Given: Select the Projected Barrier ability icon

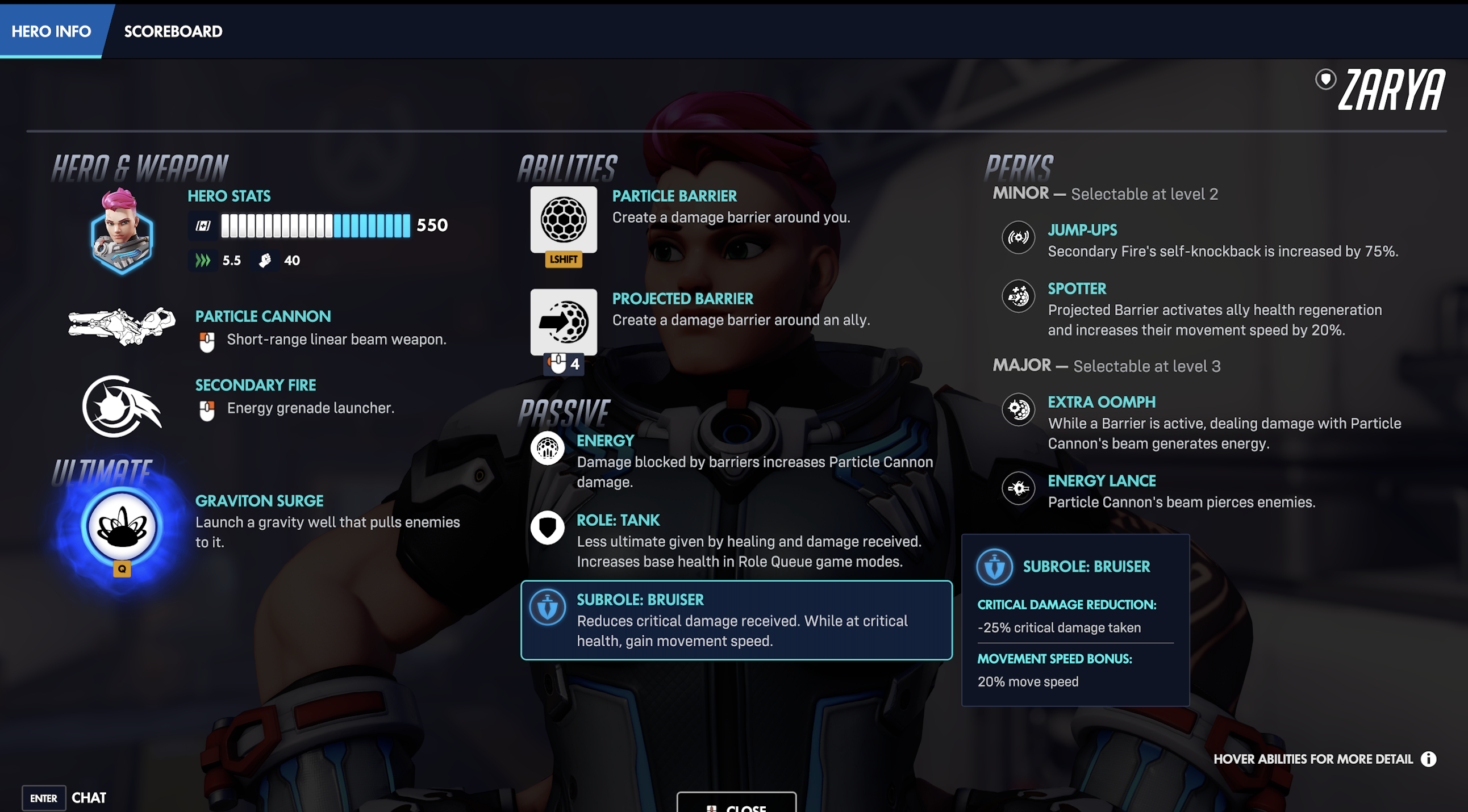Looking at the screenshot, I should [x=563, y=323].
